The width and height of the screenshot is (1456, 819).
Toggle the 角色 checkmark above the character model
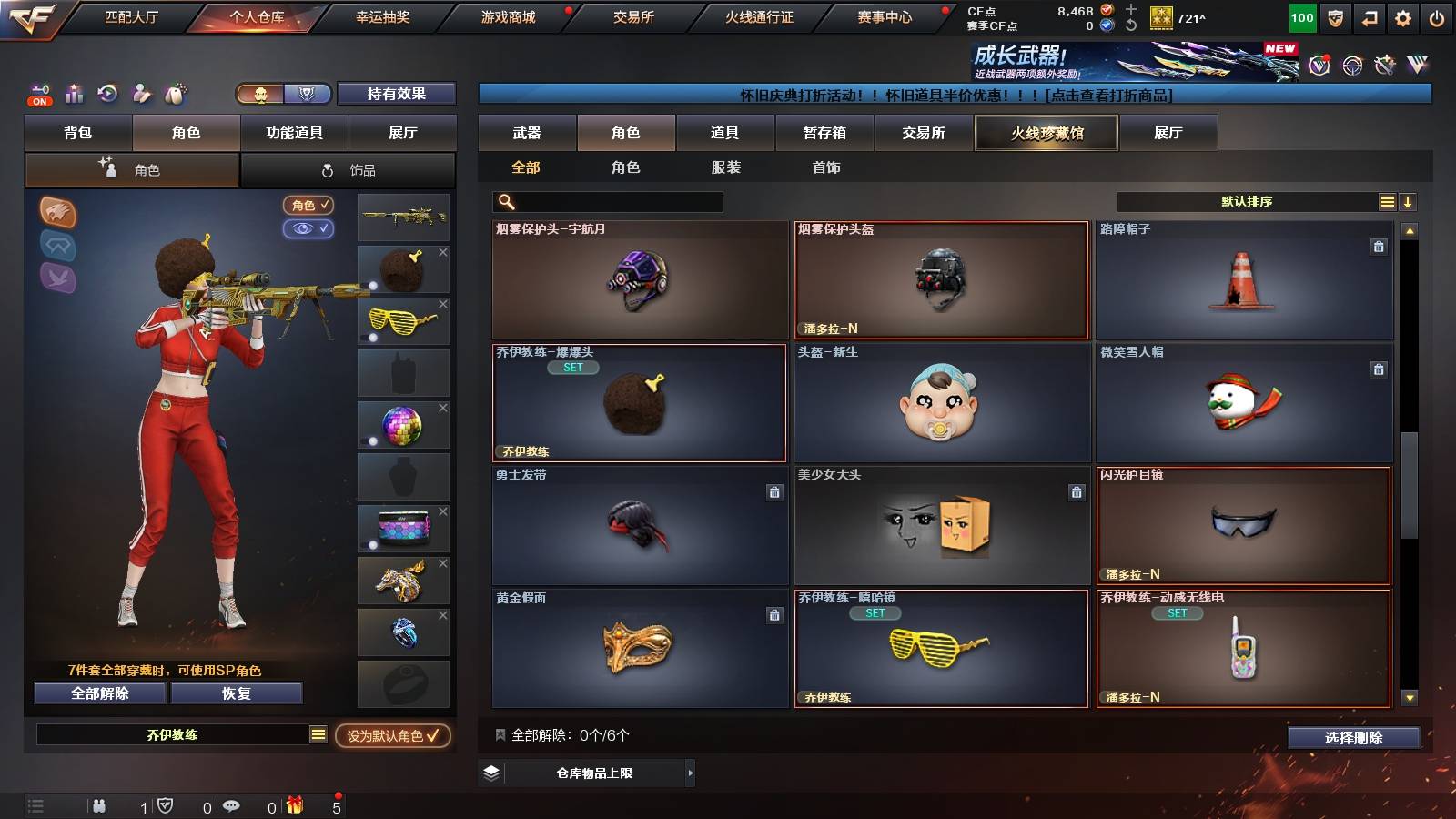coord(309,205)
